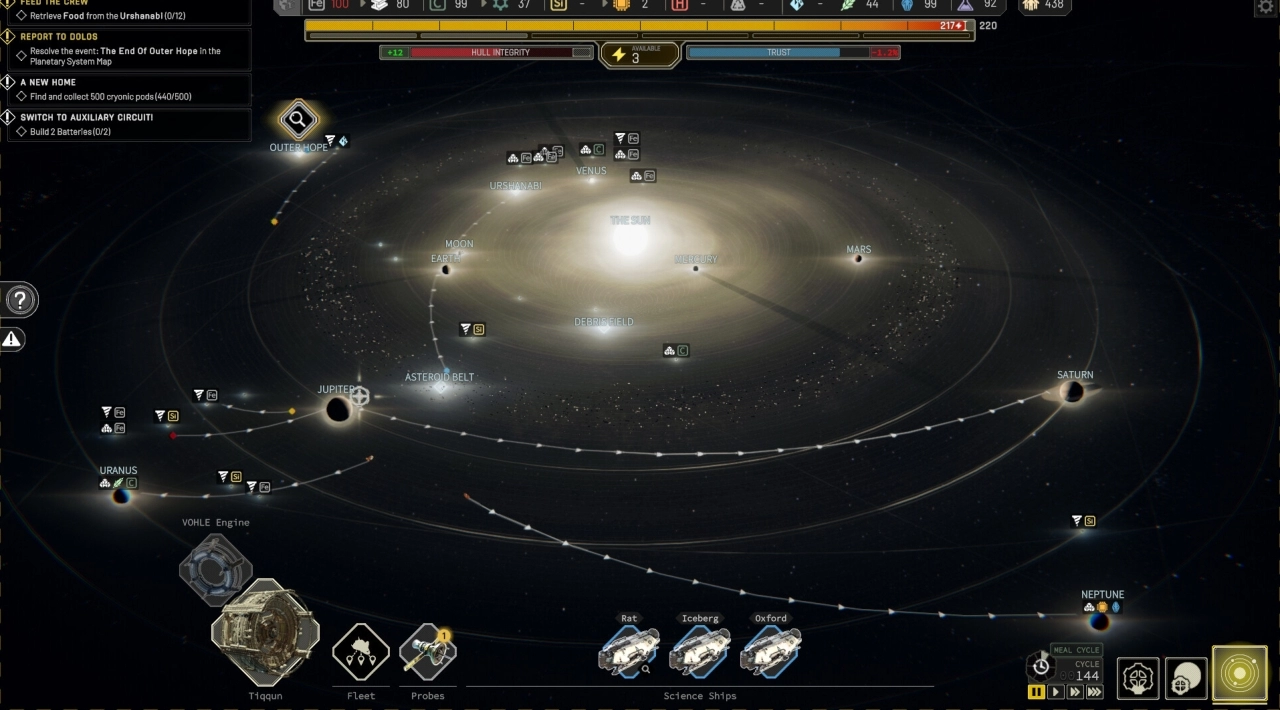Pause the game with the pause button
This screenshot has height=710, width=1280.
1036,692
